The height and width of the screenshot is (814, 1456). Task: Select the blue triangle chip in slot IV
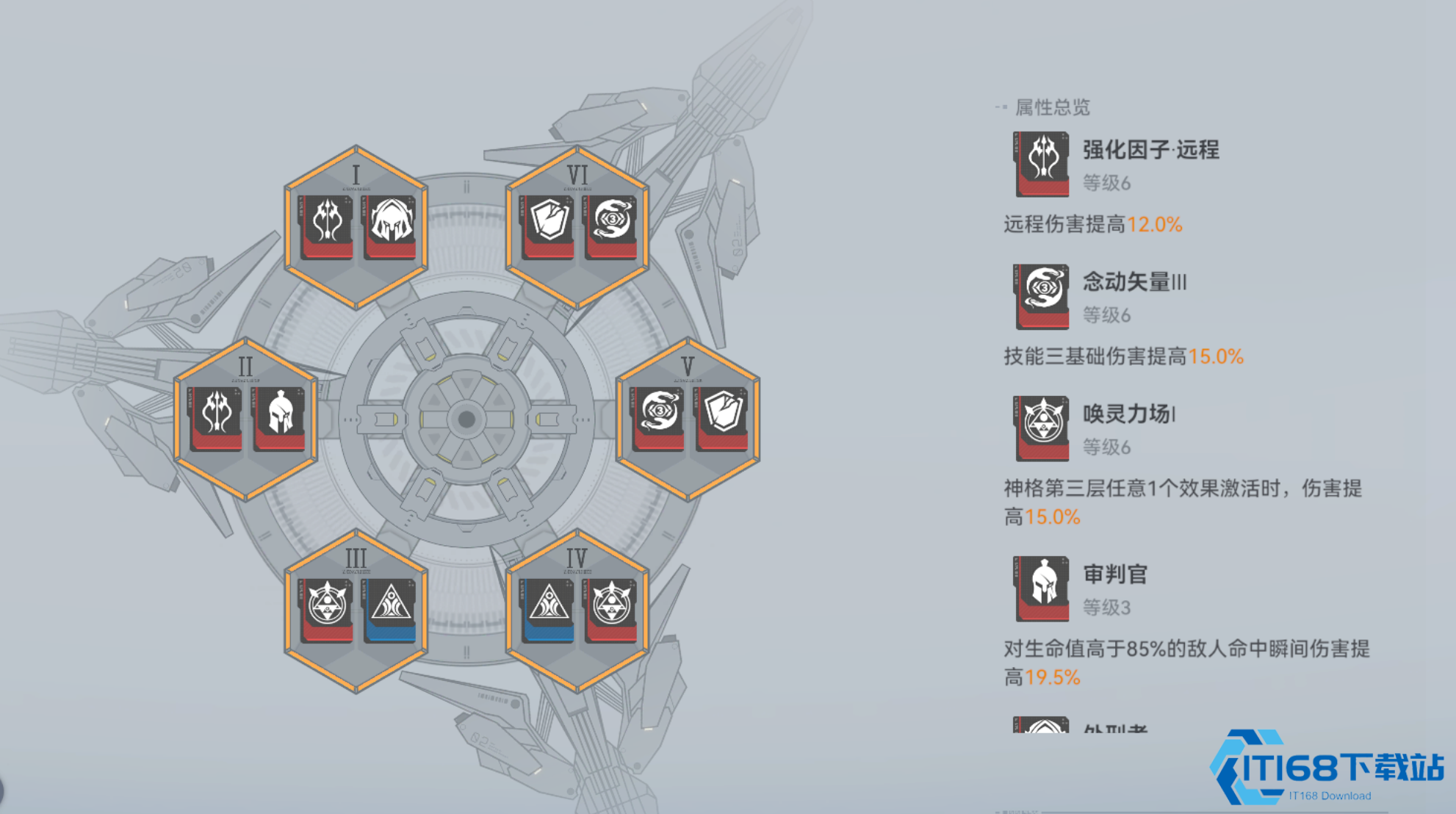[x=548, y=609]
